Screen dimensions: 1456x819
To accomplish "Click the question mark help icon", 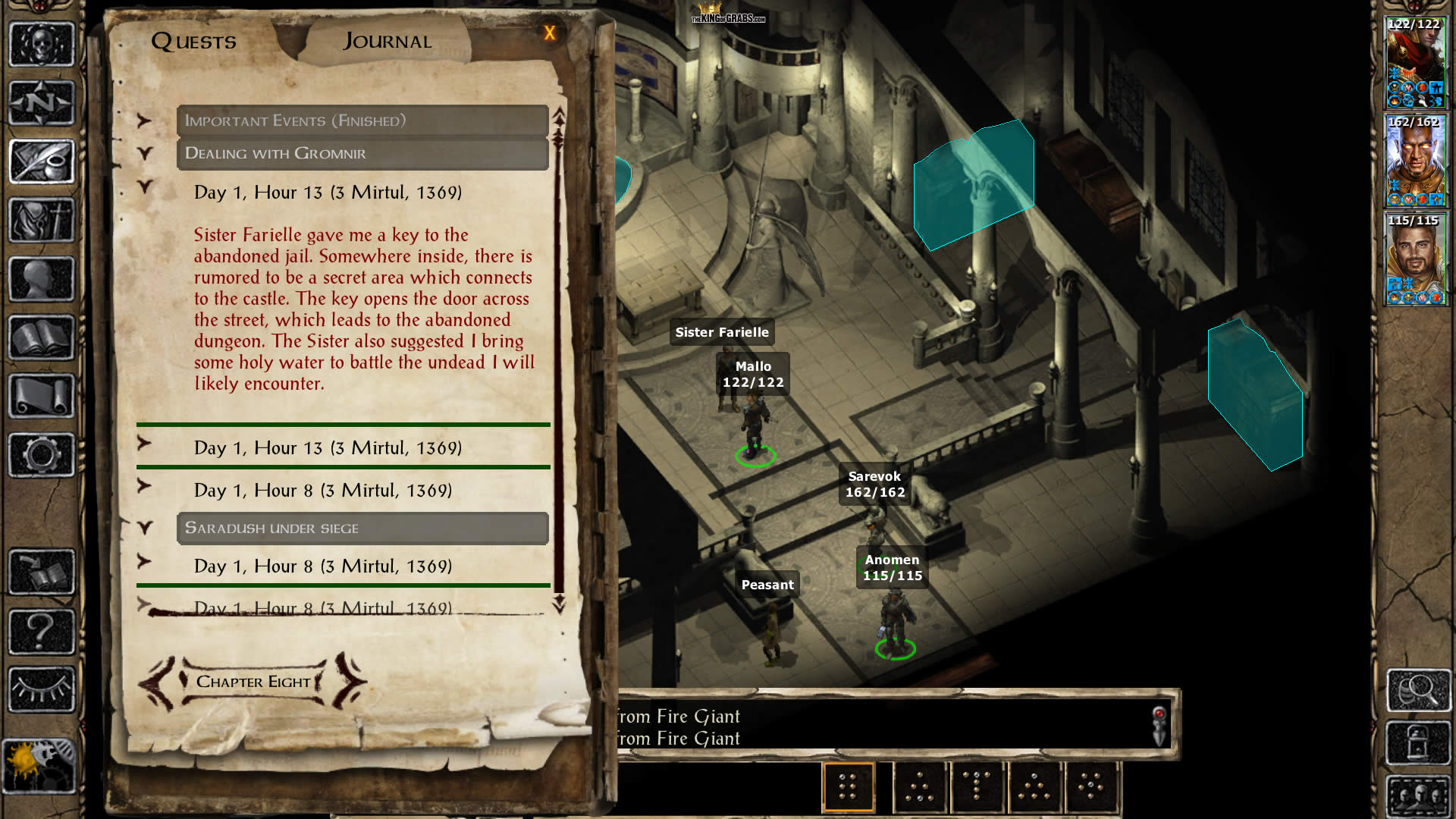I will pos(42,631).
